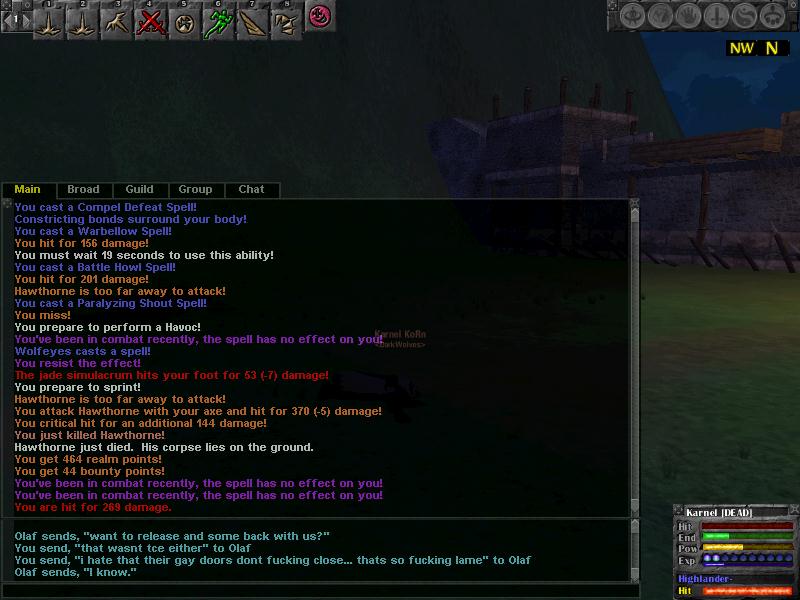
Task: Click the chat text input line
Action: point(320,591)
